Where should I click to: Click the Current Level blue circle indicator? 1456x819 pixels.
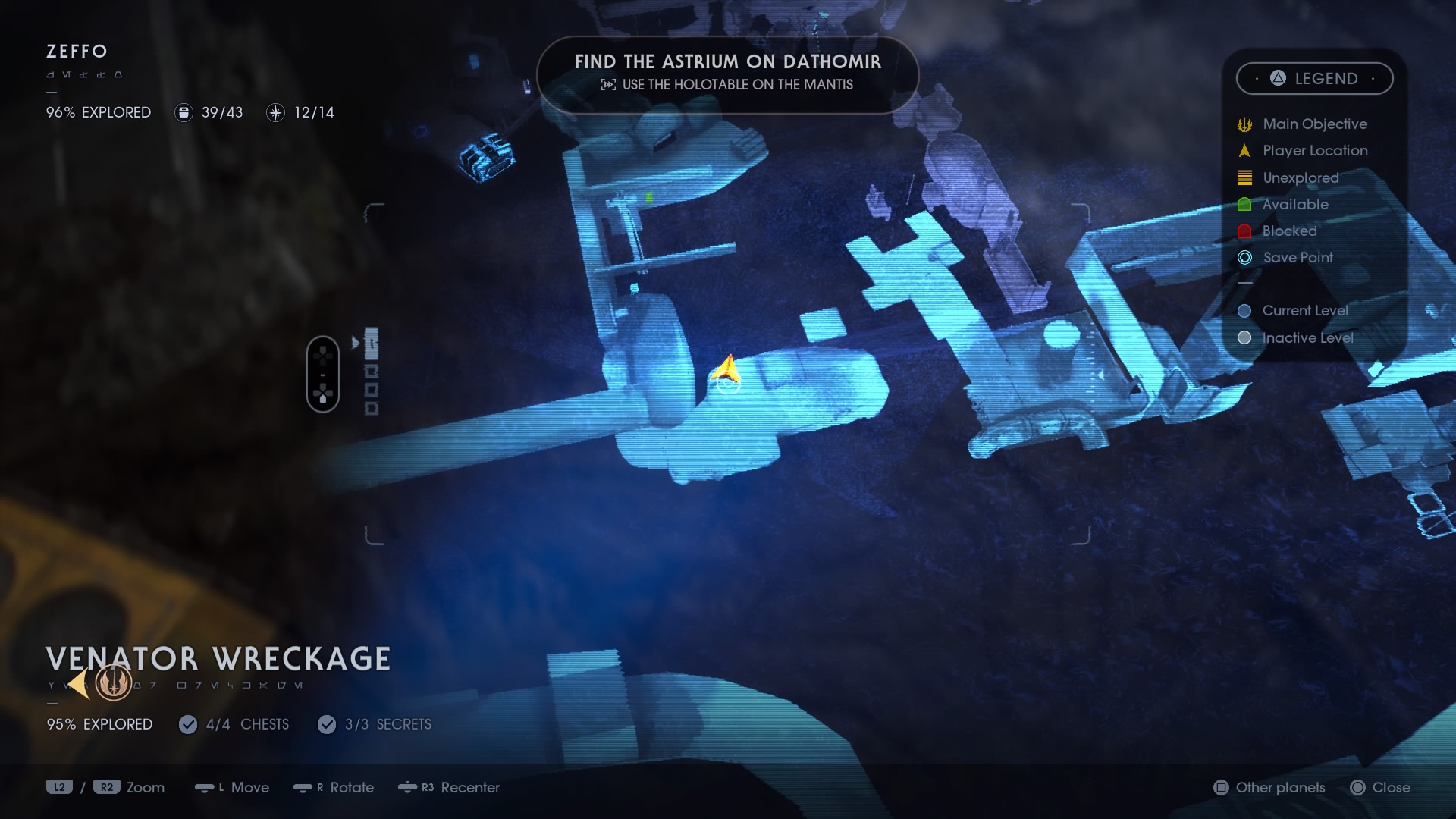click(x=1244, y=311)
